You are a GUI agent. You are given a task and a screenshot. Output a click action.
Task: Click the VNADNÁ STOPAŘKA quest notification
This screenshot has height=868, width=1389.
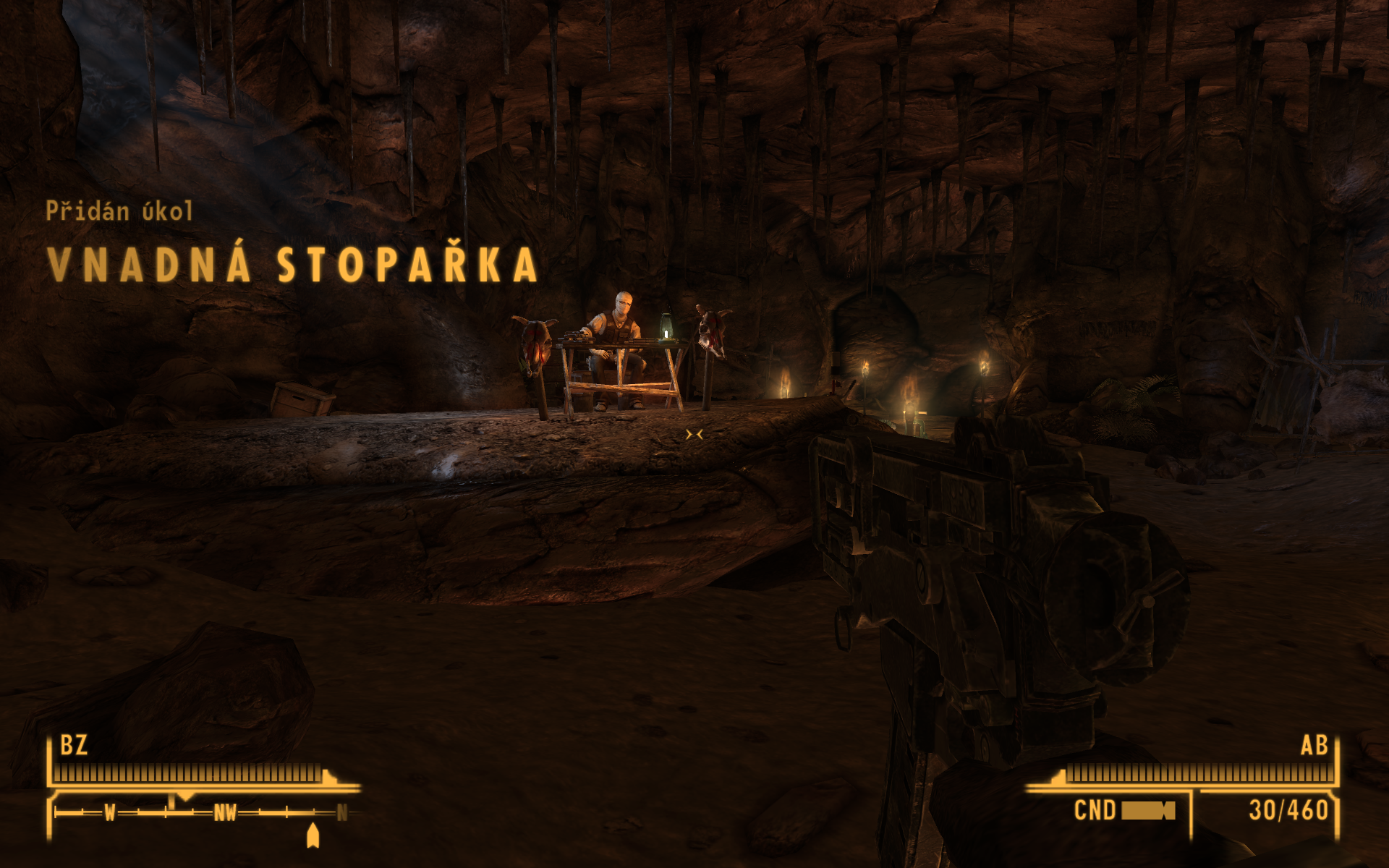click(x=292, y=264)
